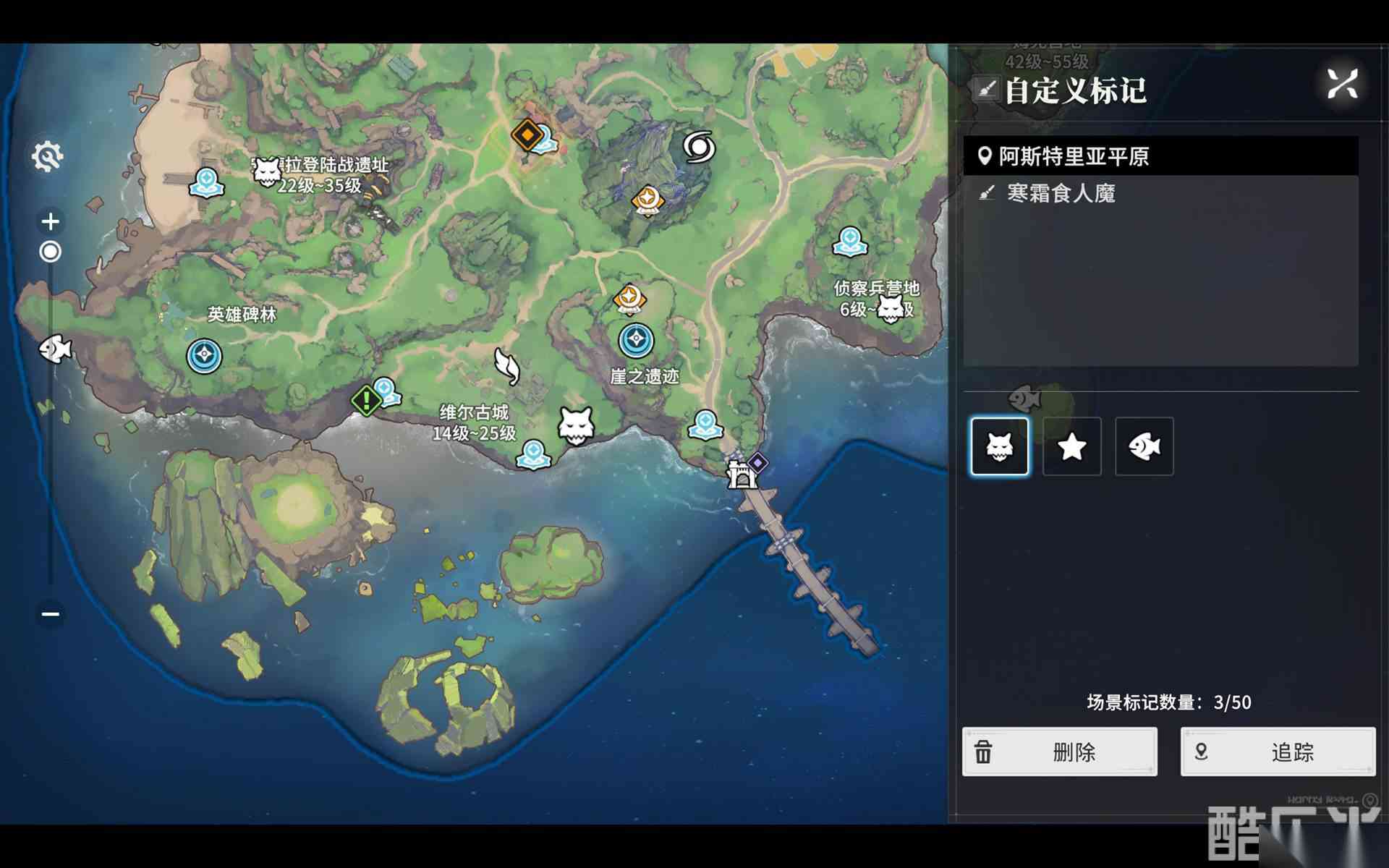Click the circular handle on the zoom slider
1389x868 pixels.
pyautogui.click(x=50, y=251)
